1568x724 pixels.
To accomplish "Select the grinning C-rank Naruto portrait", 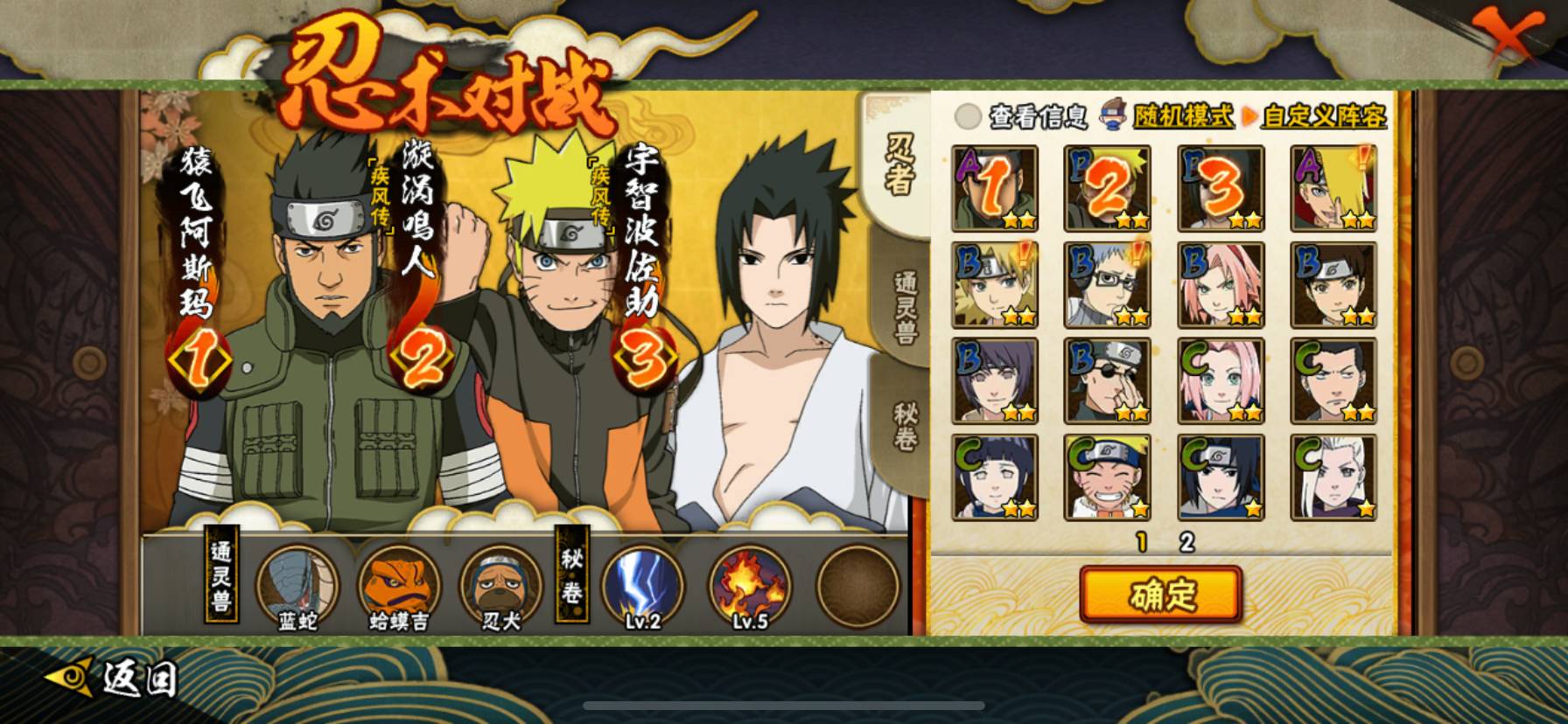I will click(1107, 477).
